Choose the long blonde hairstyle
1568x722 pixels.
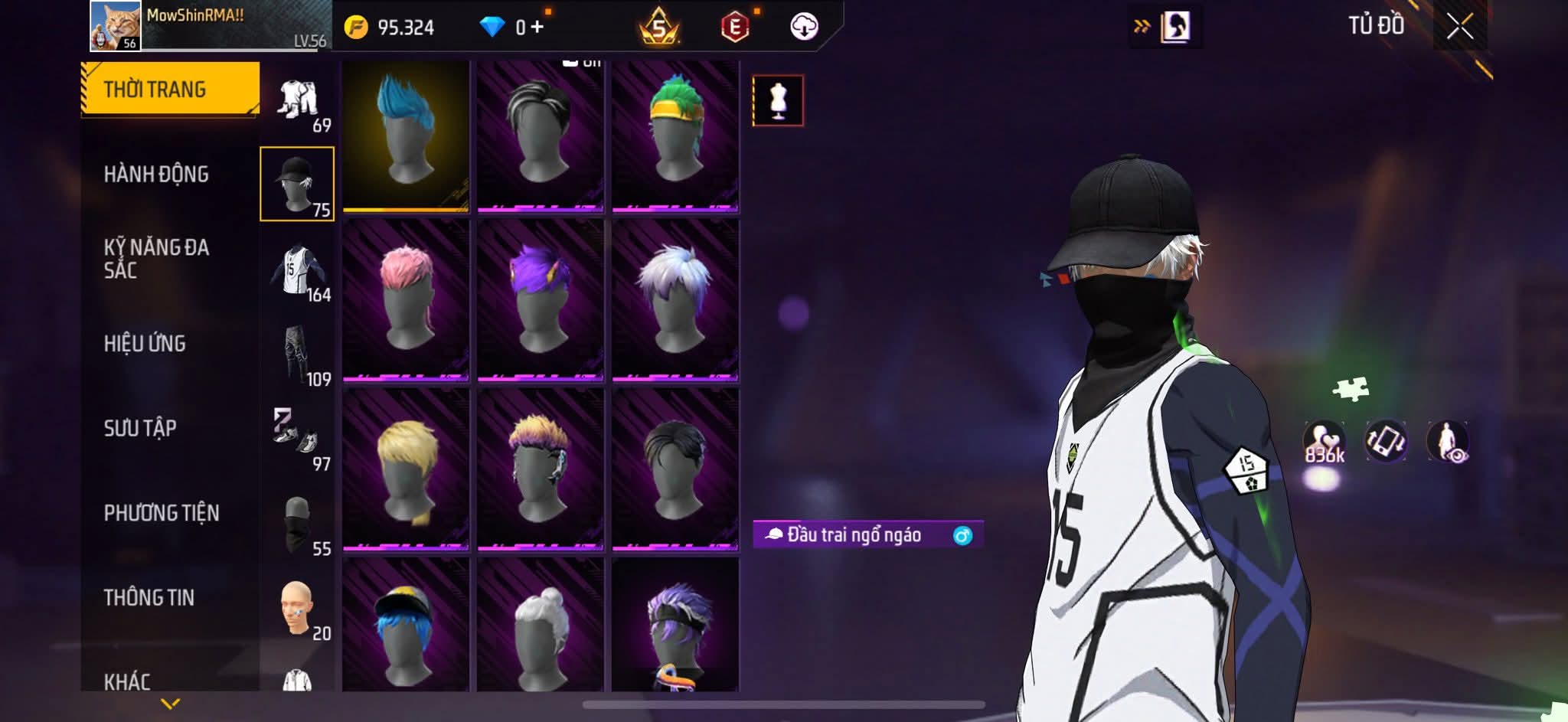(x=405, y=469)
